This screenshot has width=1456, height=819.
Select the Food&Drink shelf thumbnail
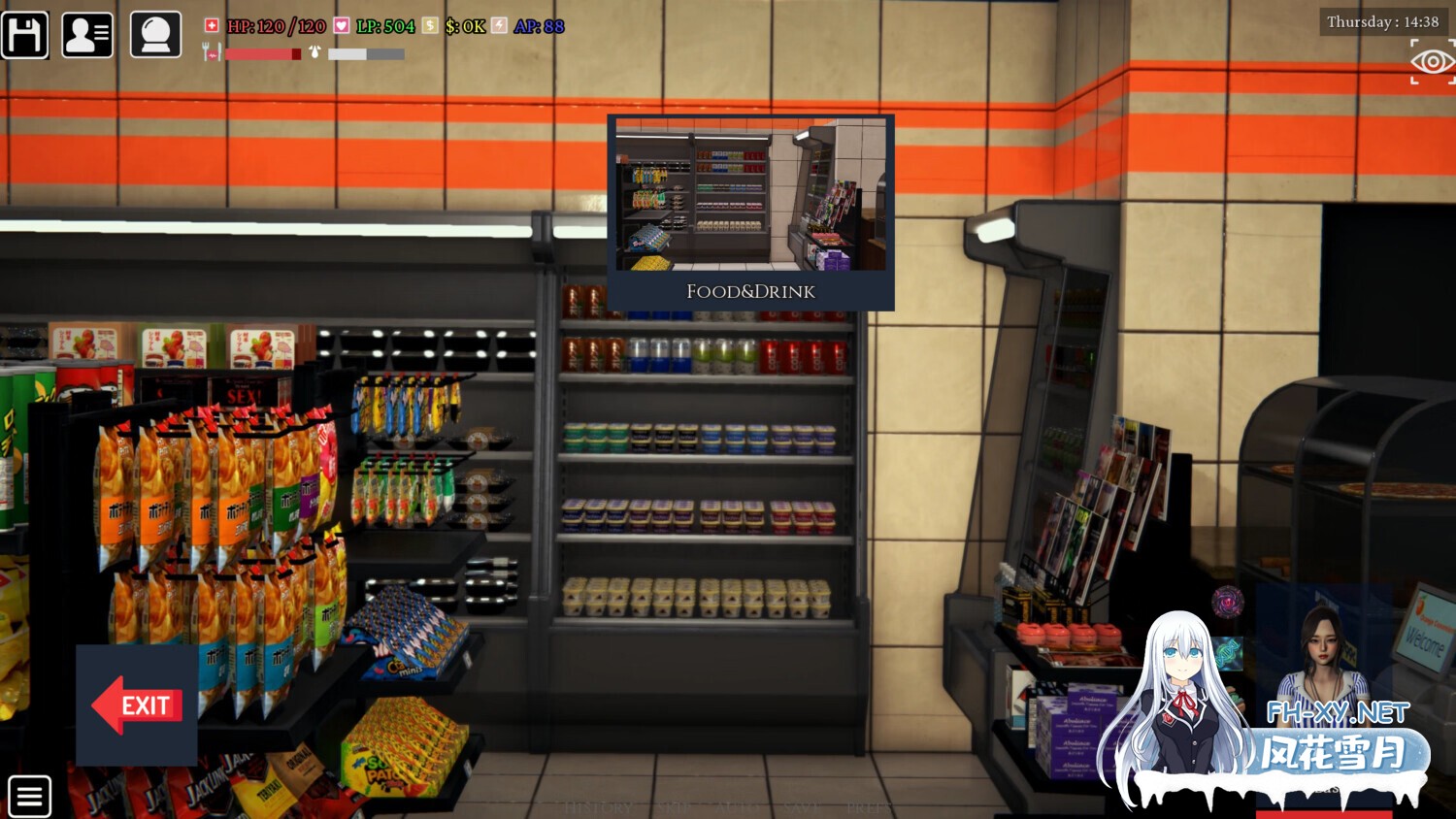(x=750, y=212)
